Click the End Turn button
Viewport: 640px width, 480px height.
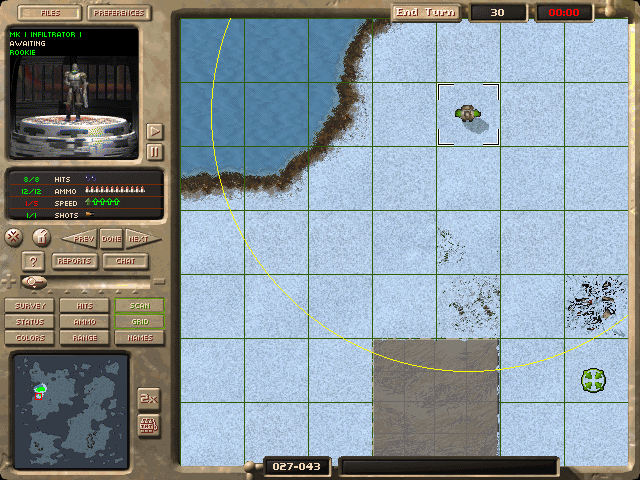coord(426,12)
